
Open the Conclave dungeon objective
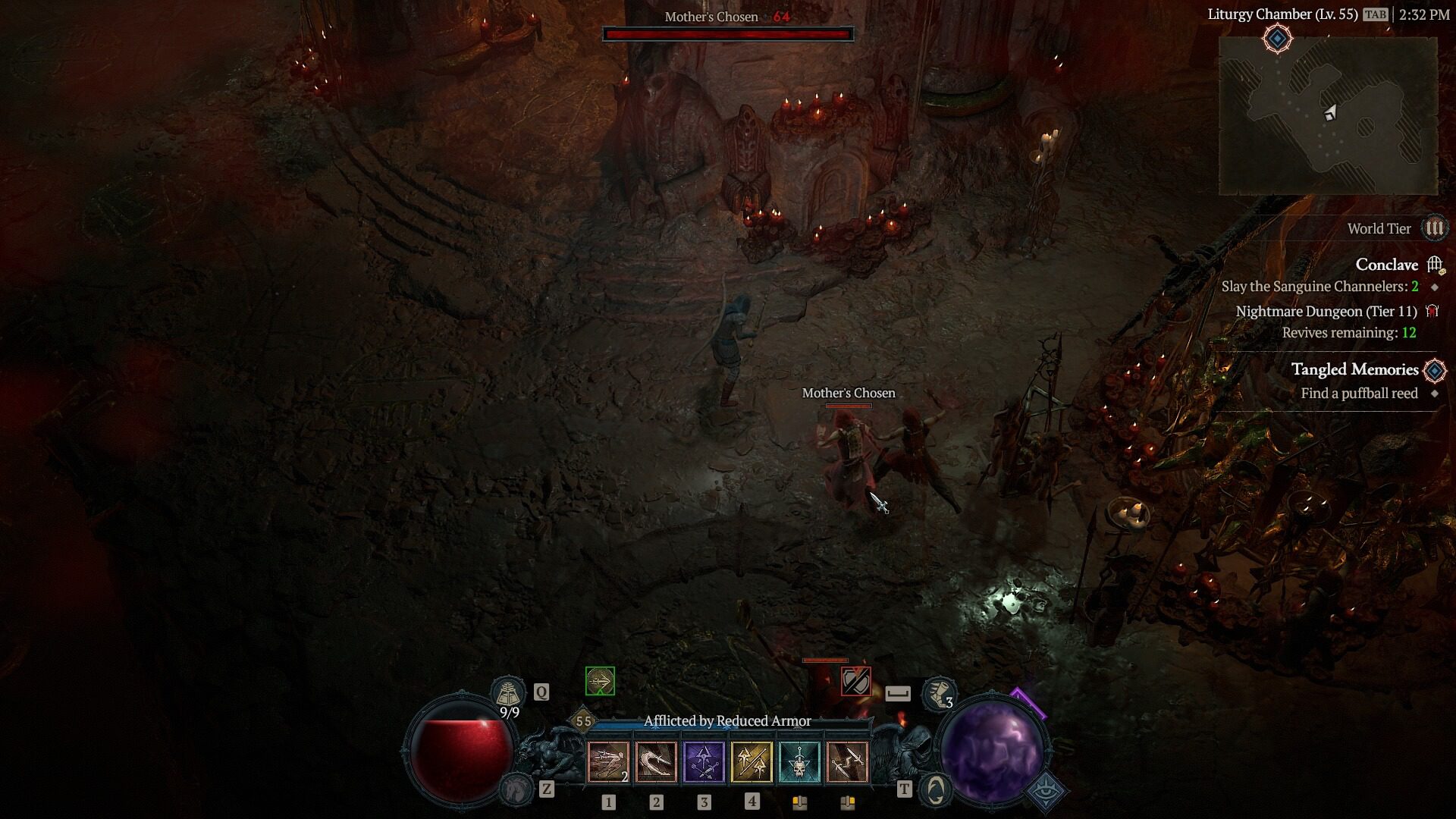(1386, 265)
